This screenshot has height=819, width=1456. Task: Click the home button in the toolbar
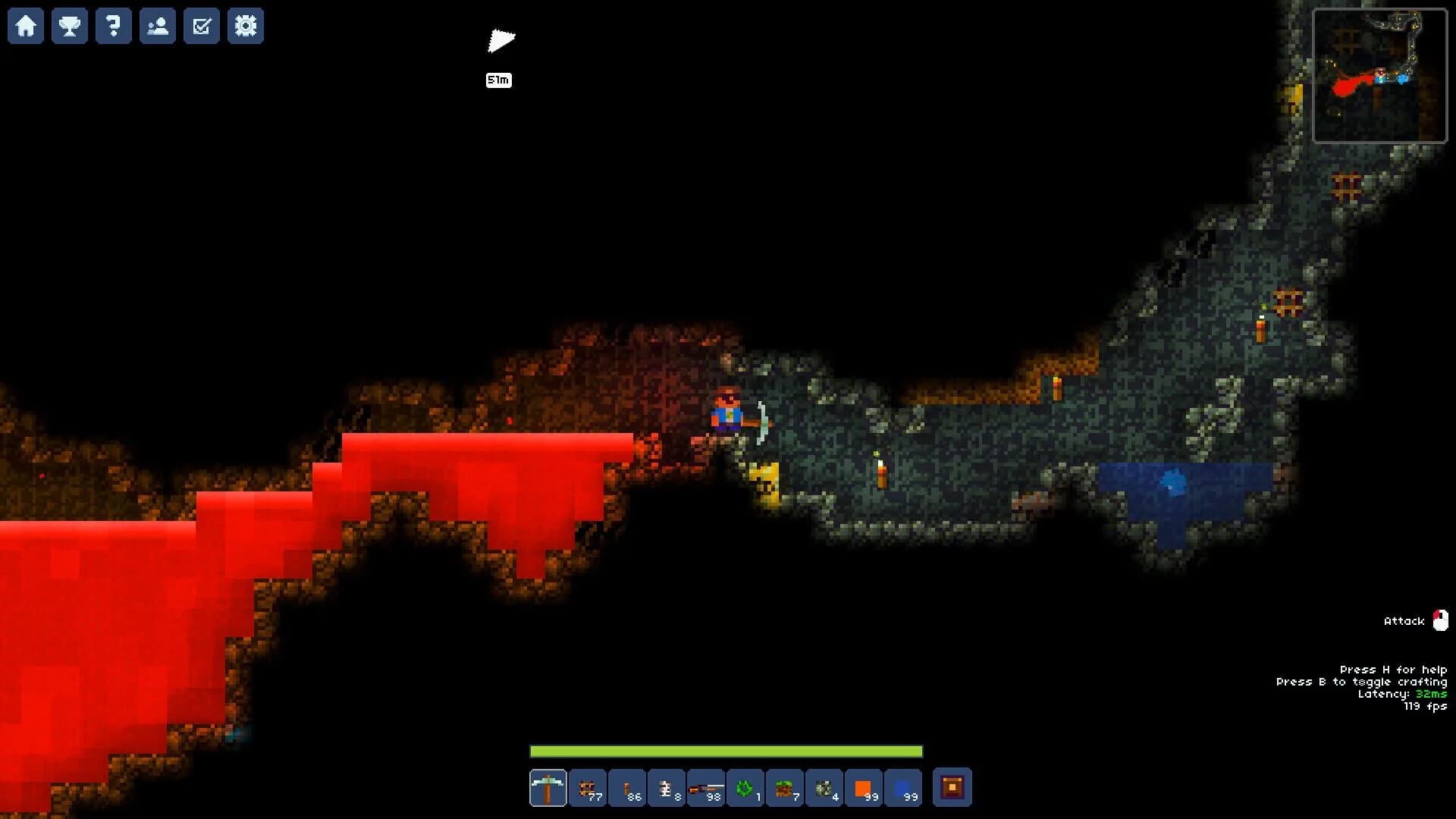(25, 26)
